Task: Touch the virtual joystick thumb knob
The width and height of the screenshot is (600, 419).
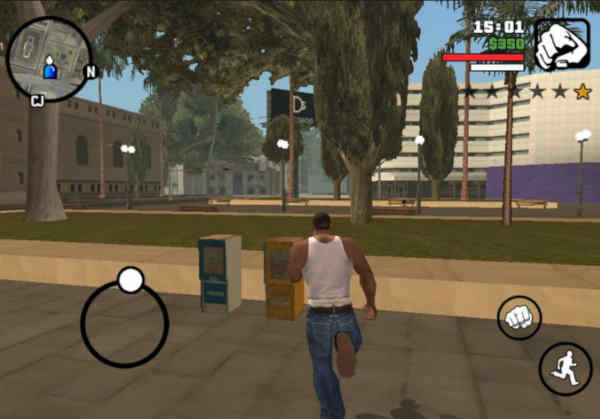Action: pos(130,280)
